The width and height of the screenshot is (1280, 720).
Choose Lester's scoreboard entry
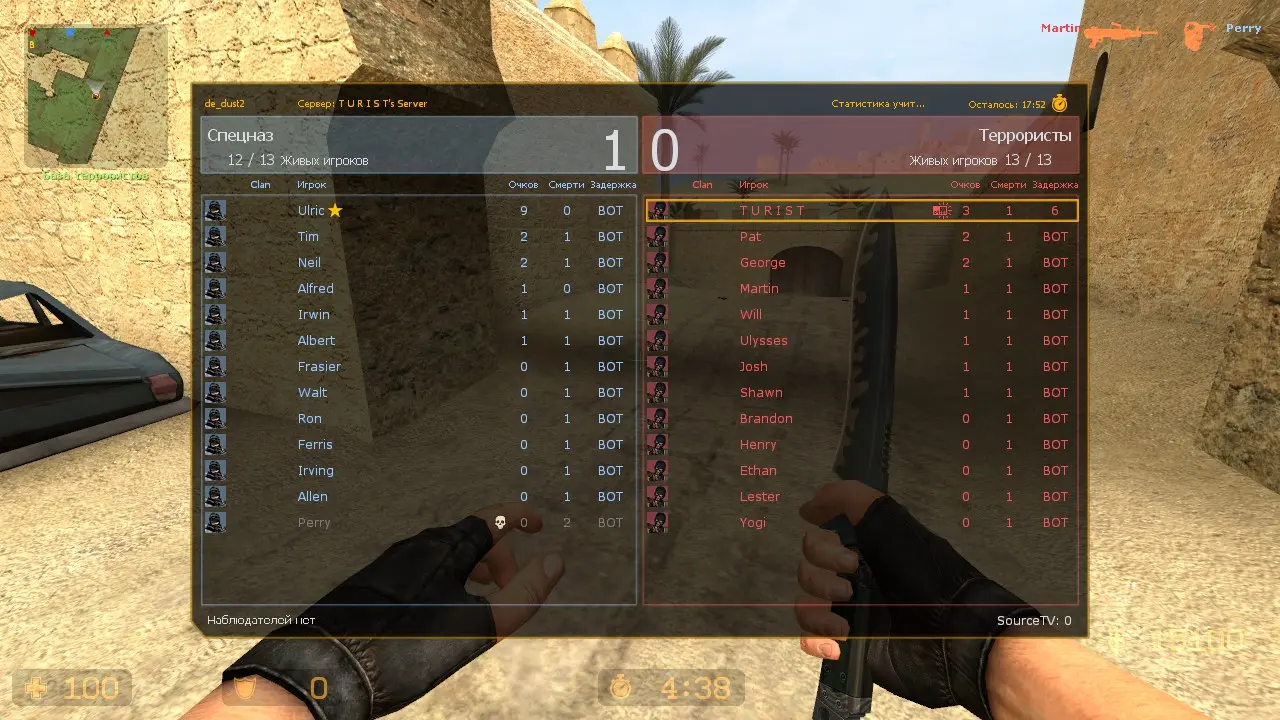tap(861, 497)
